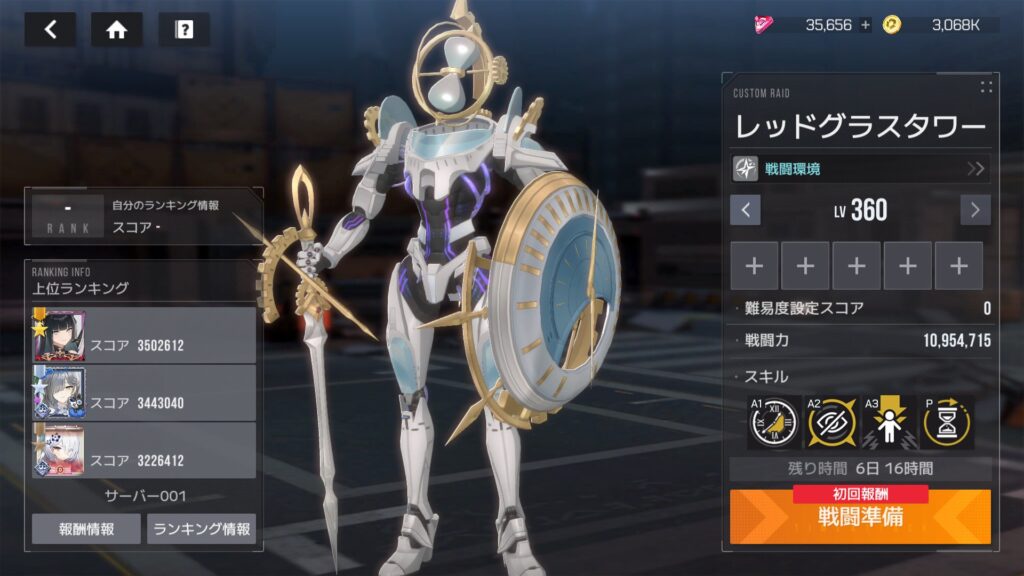Expand the custom raid panel corner icon
Image resolution: width=1024 pixels, height=576 pixels.
[x=986, y=87]
